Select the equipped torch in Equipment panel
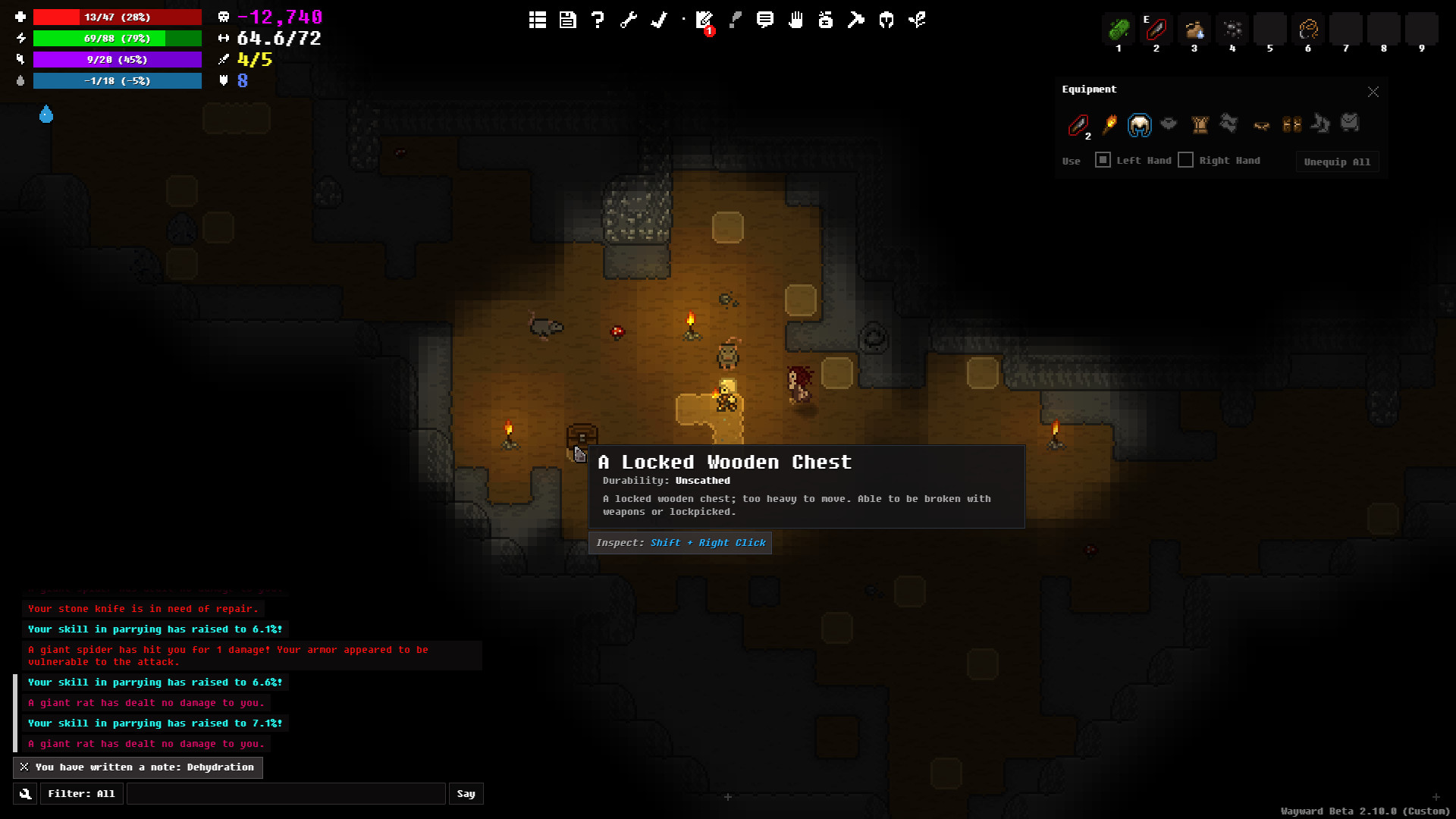The image size is (1456, 819). 1109,124
